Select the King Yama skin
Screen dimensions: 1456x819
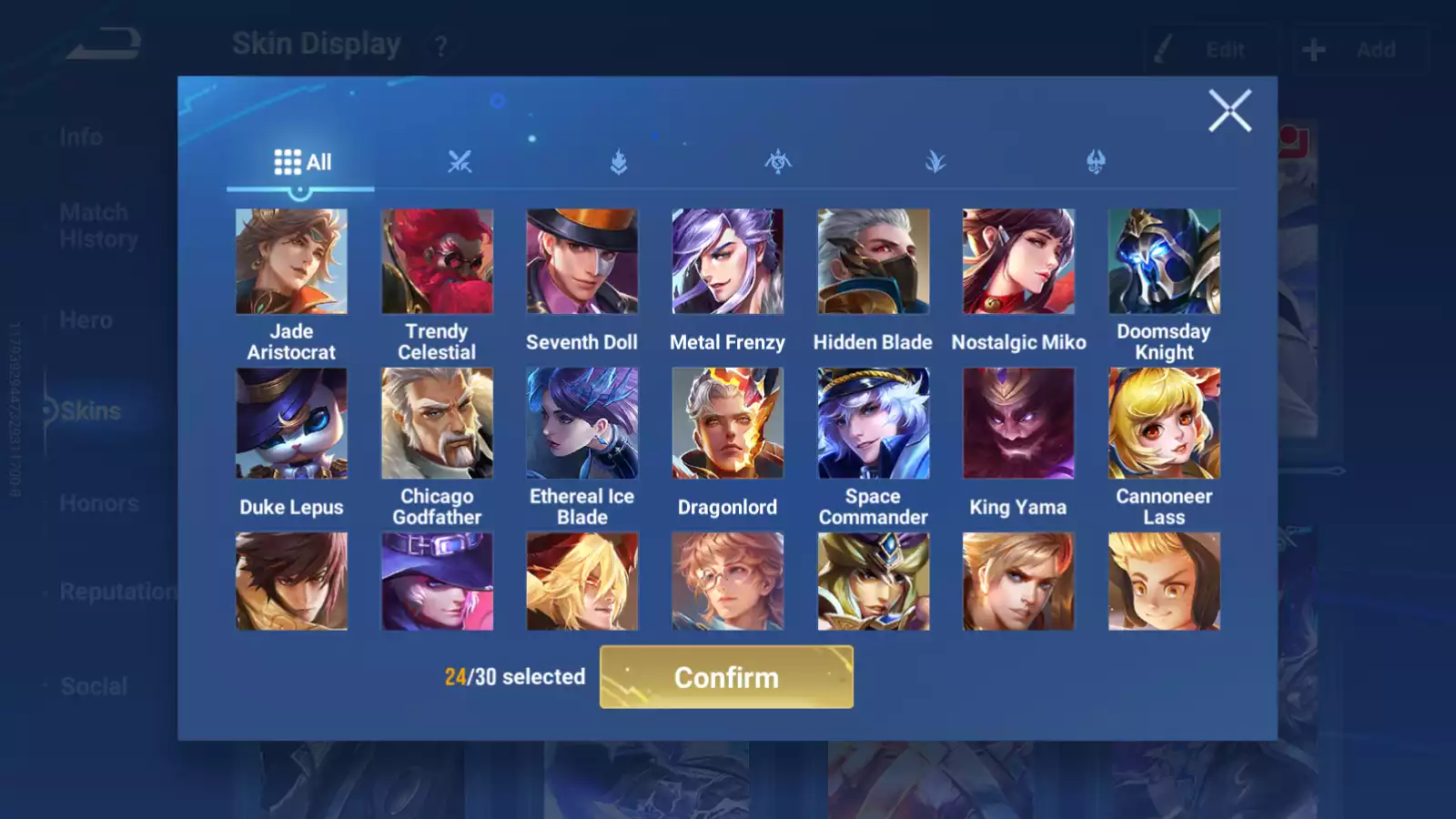coord(1018,424)
